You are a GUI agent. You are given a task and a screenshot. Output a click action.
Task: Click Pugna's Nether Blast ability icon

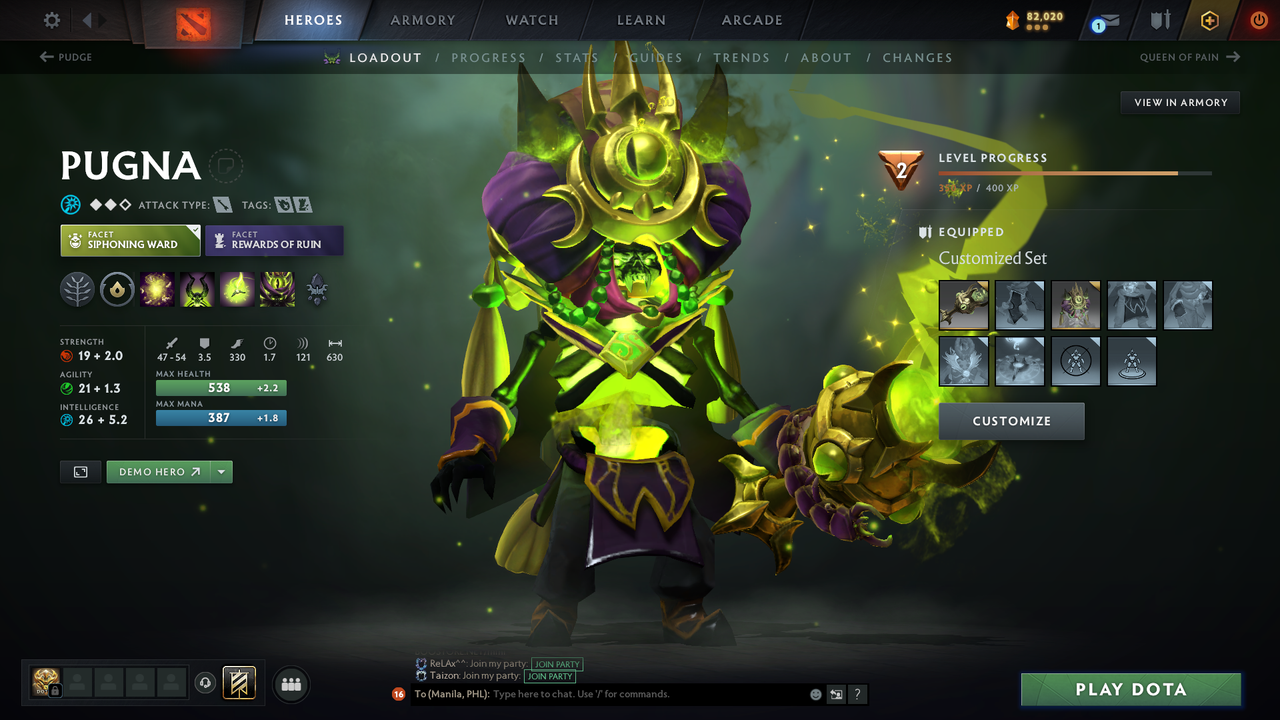click(158, 289)
